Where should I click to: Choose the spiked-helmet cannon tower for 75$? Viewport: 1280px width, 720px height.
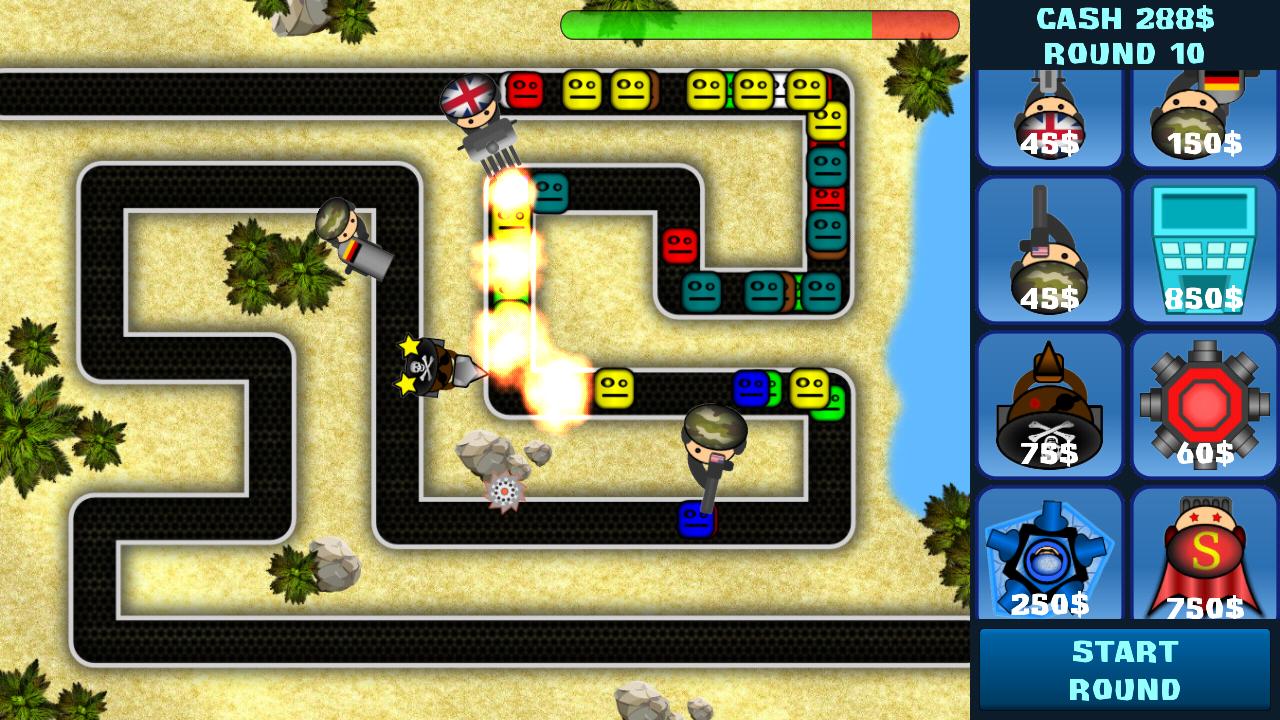pyautogui.click(x=1049, y=405)
